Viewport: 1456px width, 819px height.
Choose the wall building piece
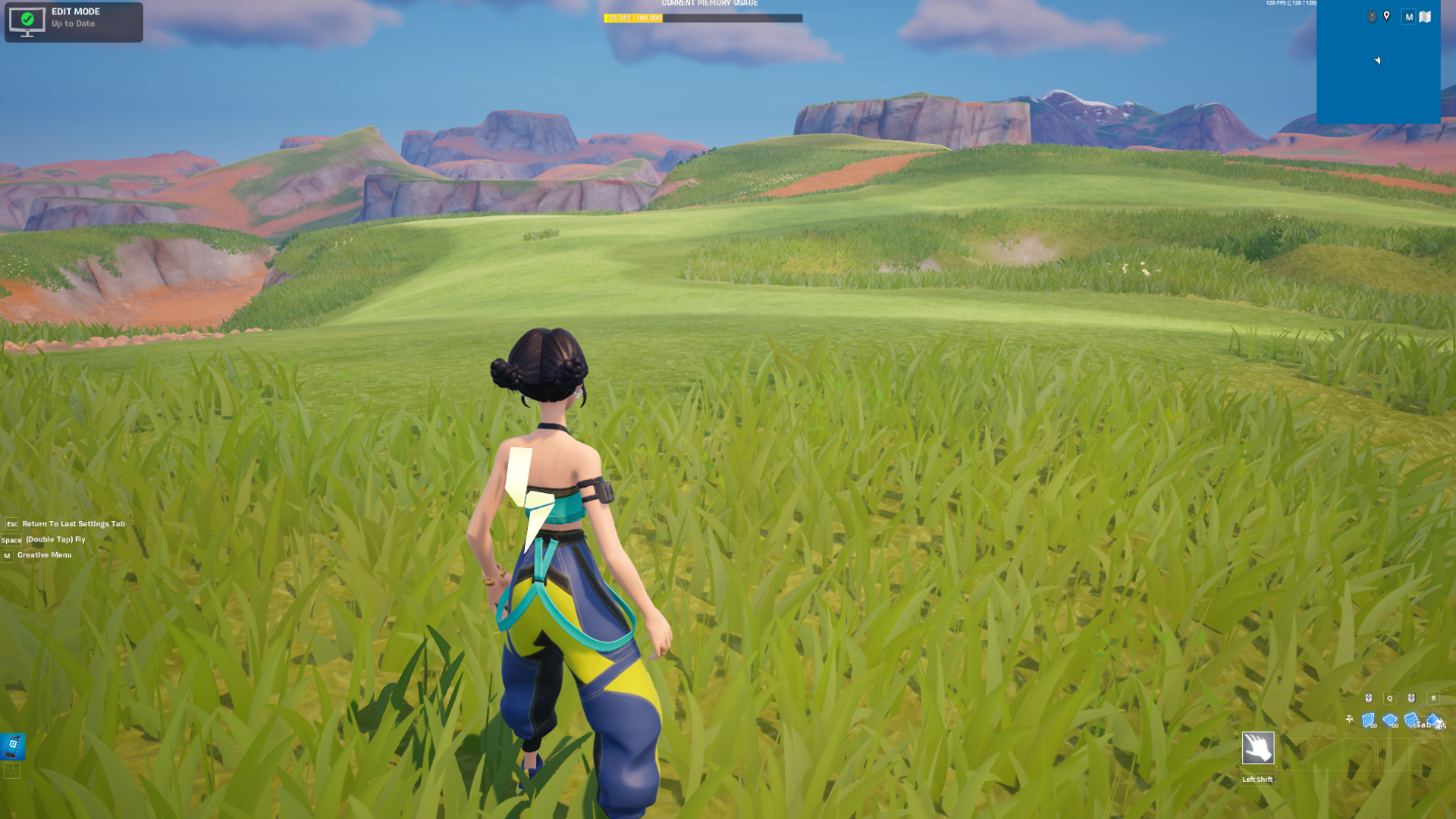(x=1368, y=720)
